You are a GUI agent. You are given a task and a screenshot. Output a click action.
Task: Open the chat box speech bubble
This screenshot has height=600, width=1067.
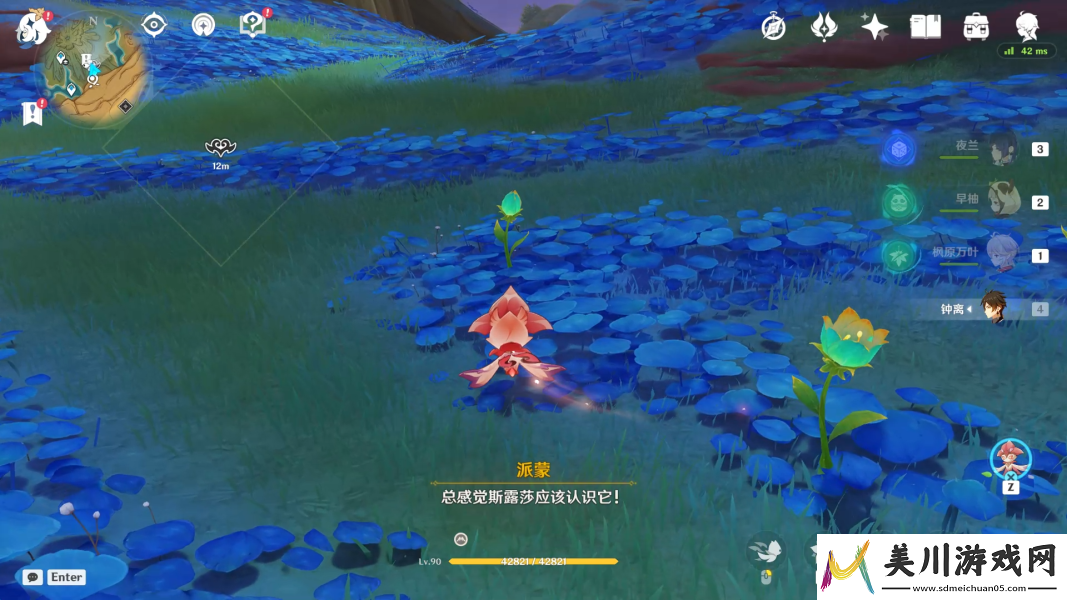(33, 577)
